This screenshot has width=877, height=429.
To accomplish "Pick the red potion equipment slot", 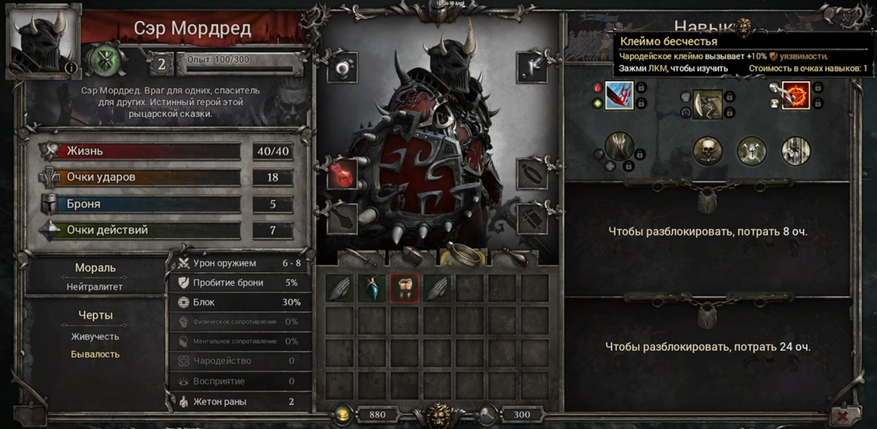I will coord(342,174).
